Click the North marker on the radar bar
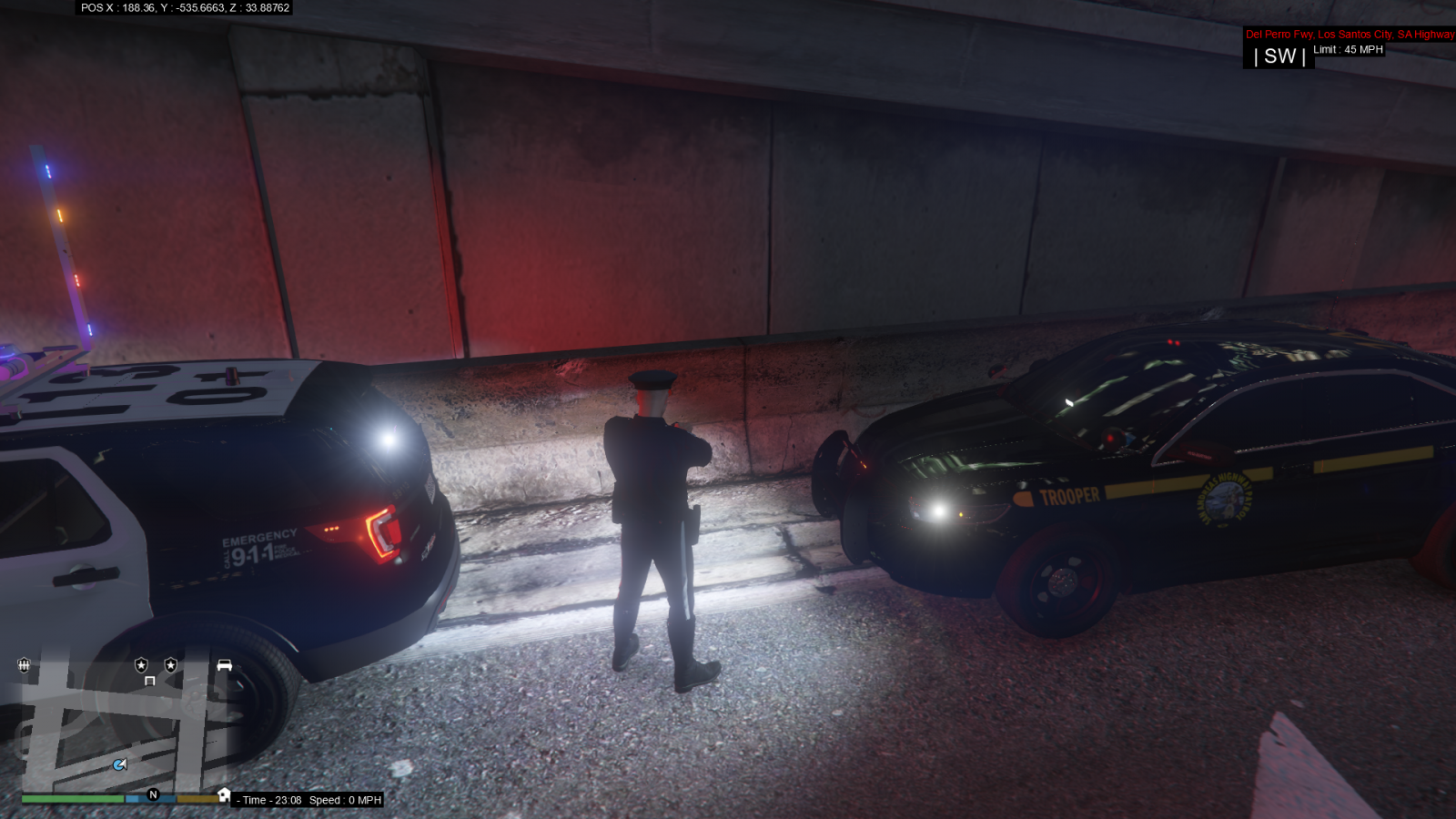The width and height of the screenshot is (1456, 819). click(x=153, y=795)
